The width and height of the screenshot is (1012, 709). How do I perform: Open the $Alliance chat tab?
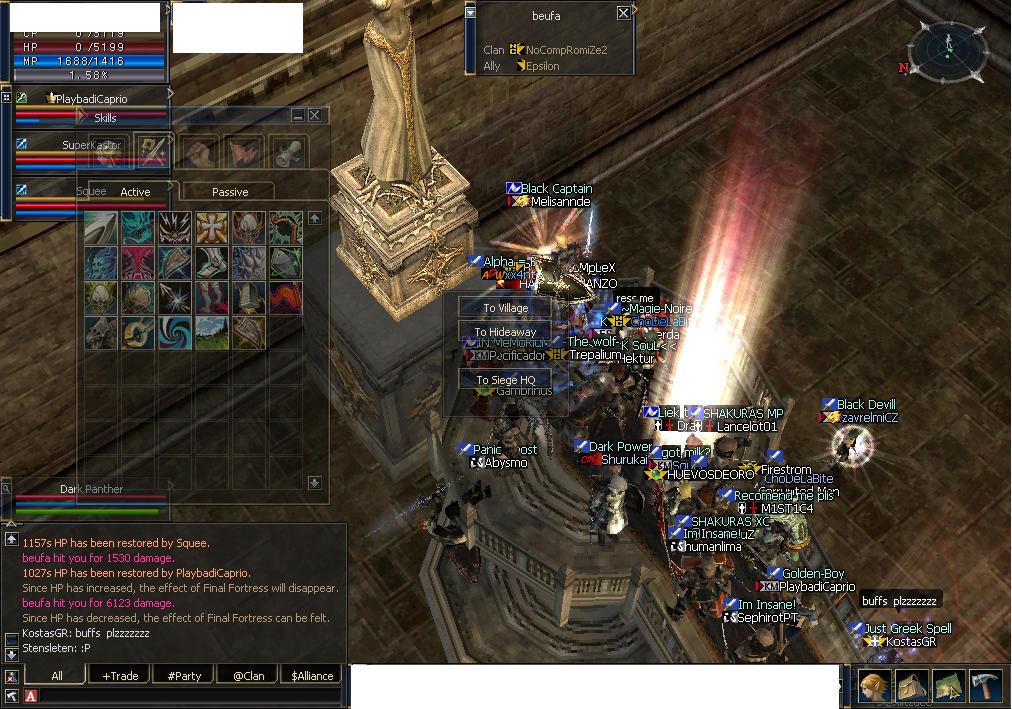point(312,676)
